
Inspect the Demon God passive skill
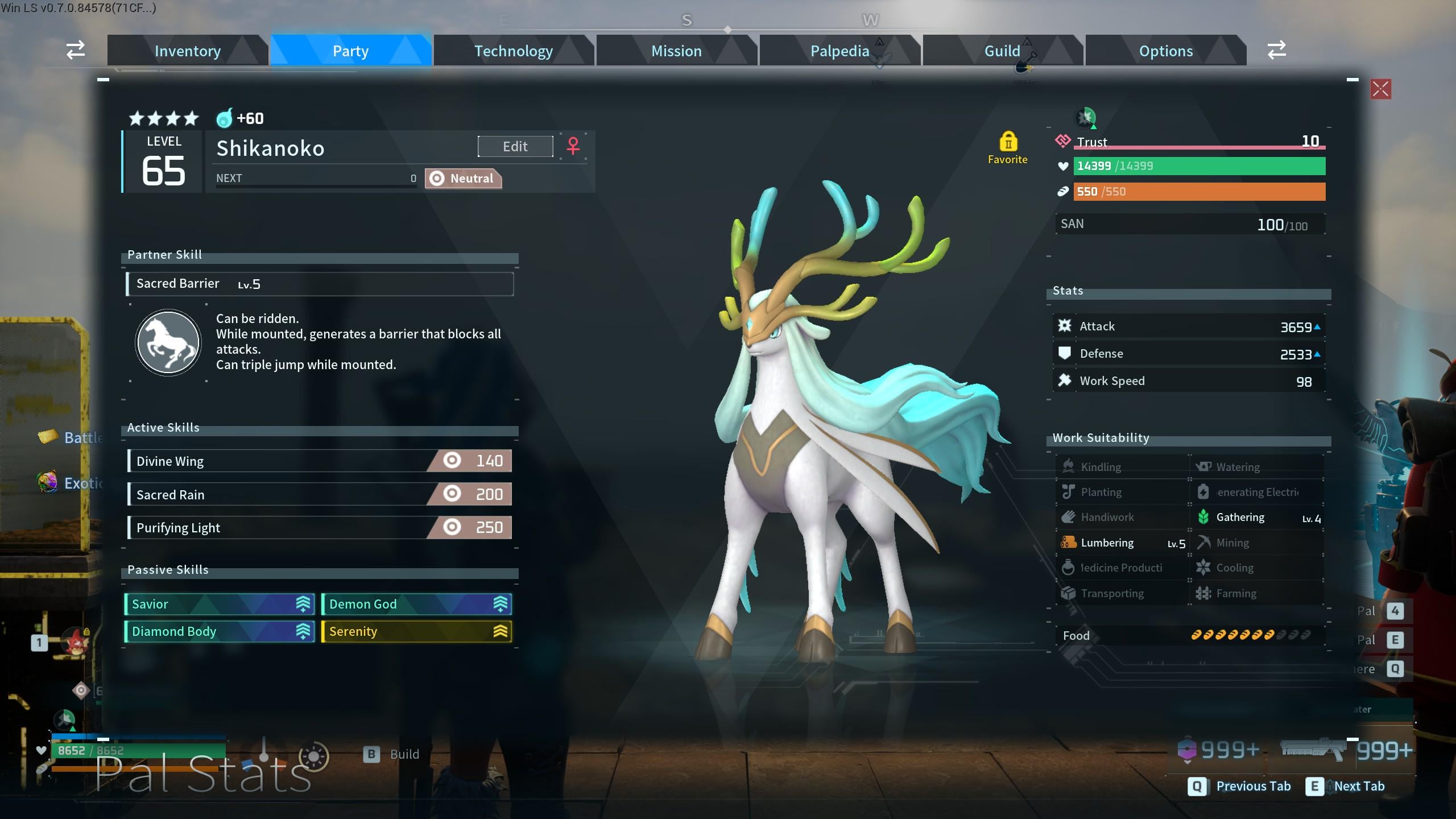tap(416, 604)
